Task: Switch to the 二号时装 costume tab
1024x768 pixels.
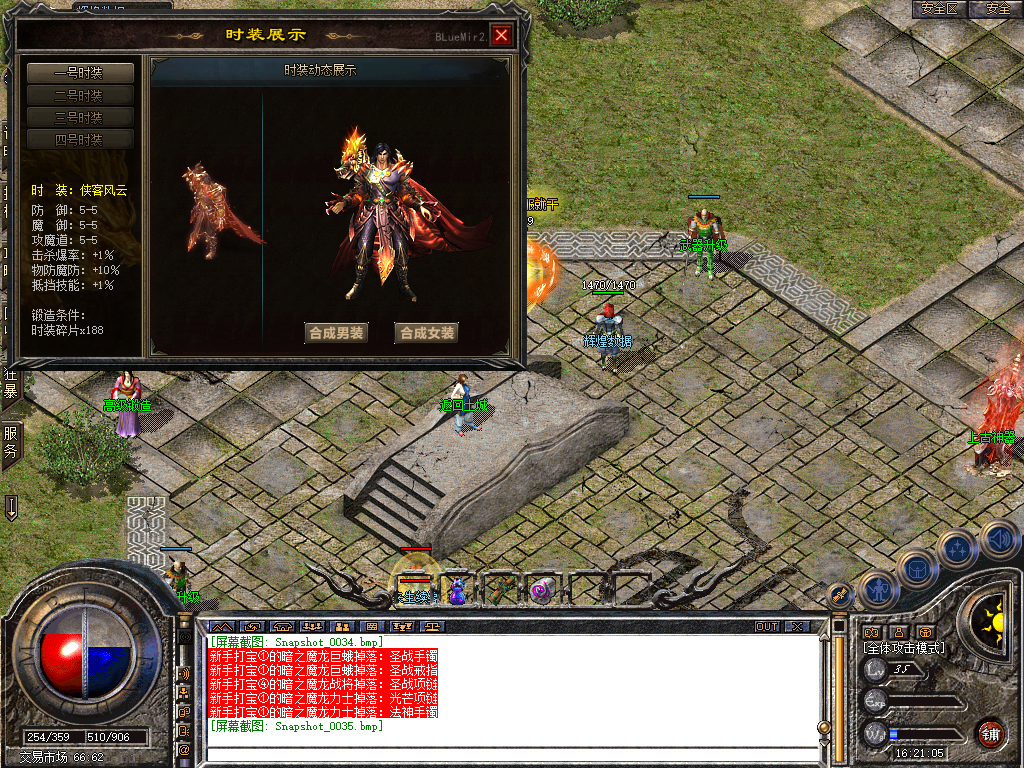Action: pyautogui.click(x=79, y=96)
